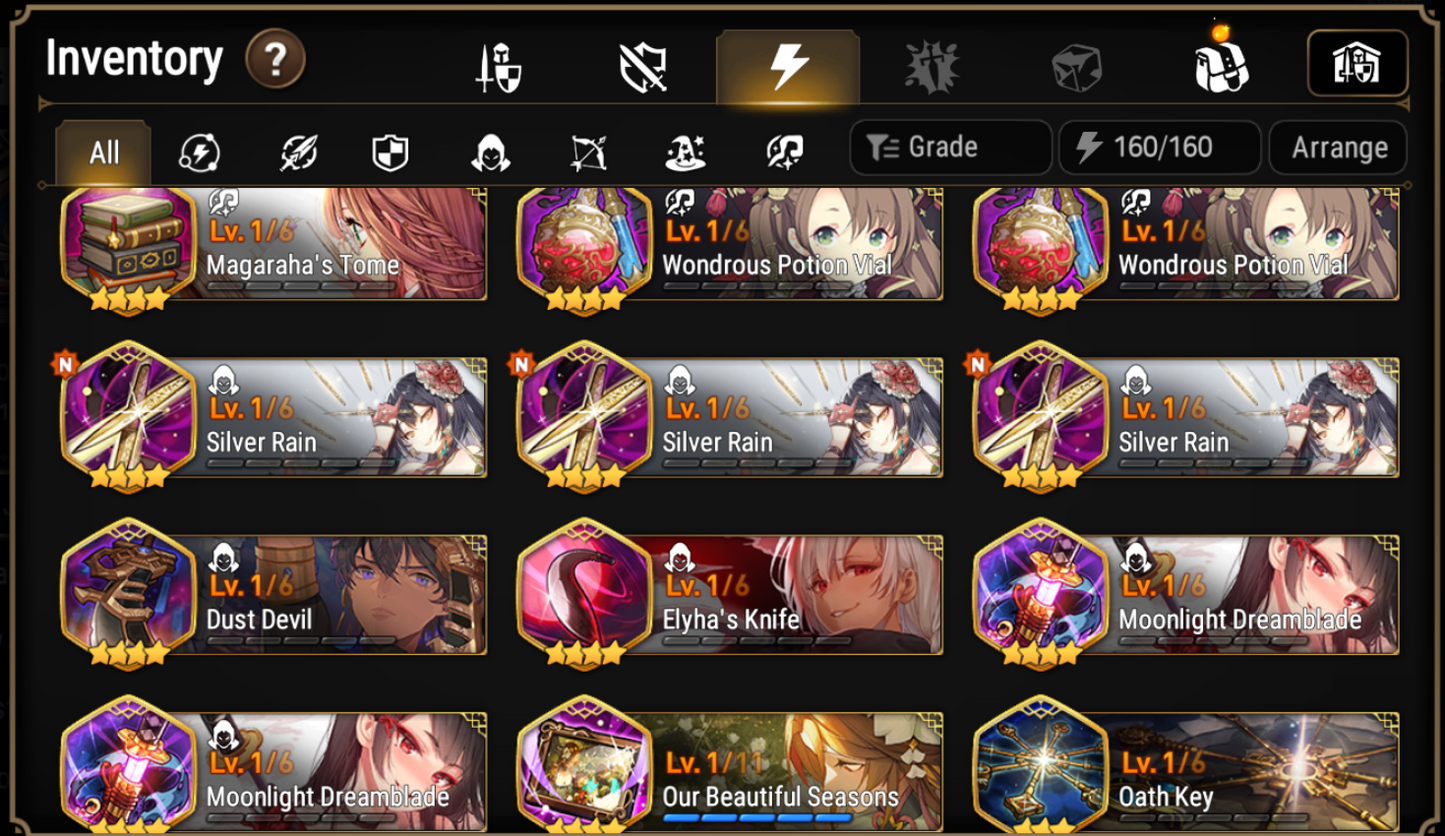Click the 160/160 capacity indicator
The image size is (1445, 836).
pos(1158,147)
